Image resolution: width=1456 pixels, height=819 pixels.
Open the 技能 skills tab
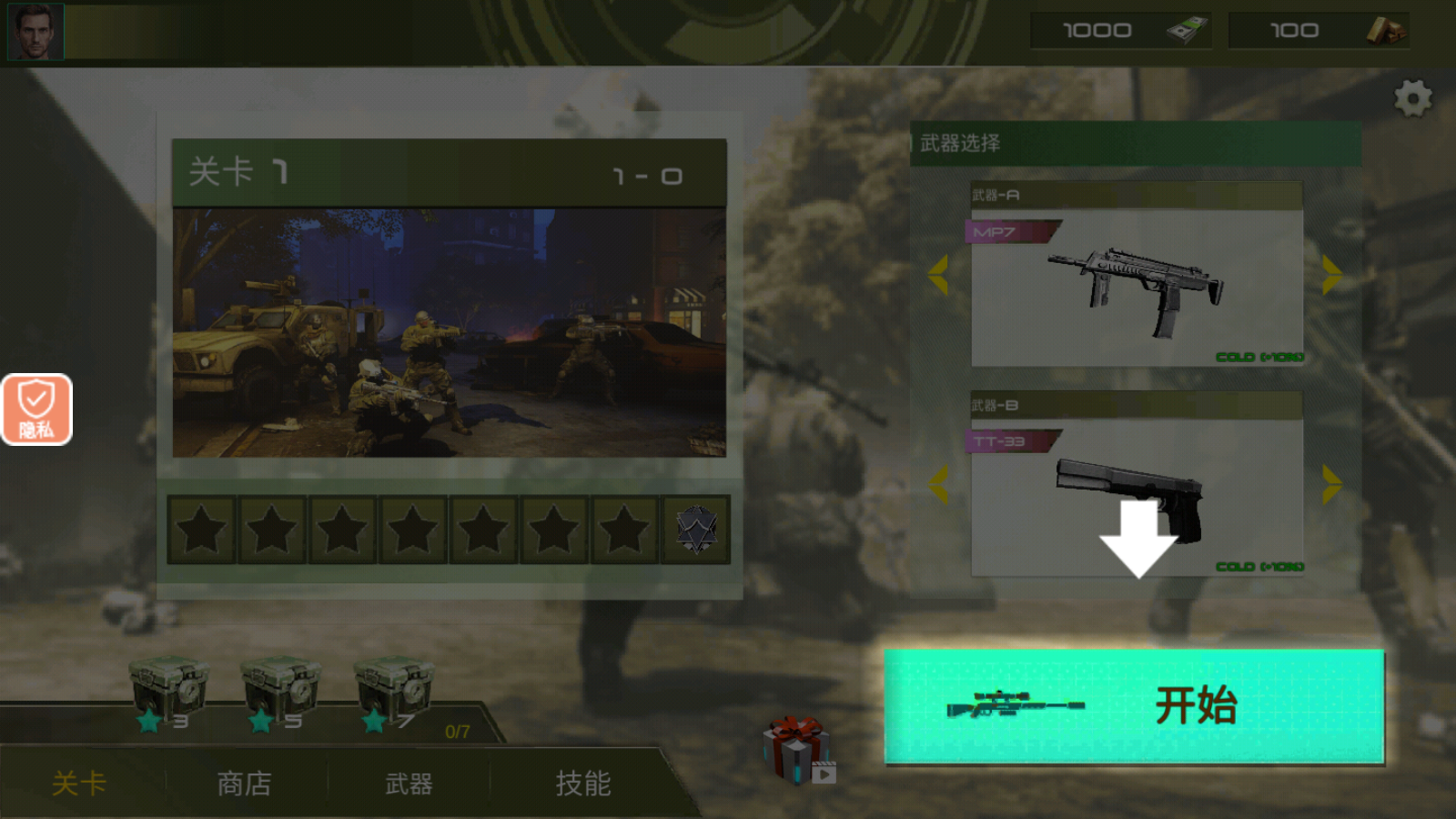pyautogui.click(x=582, y=784)
